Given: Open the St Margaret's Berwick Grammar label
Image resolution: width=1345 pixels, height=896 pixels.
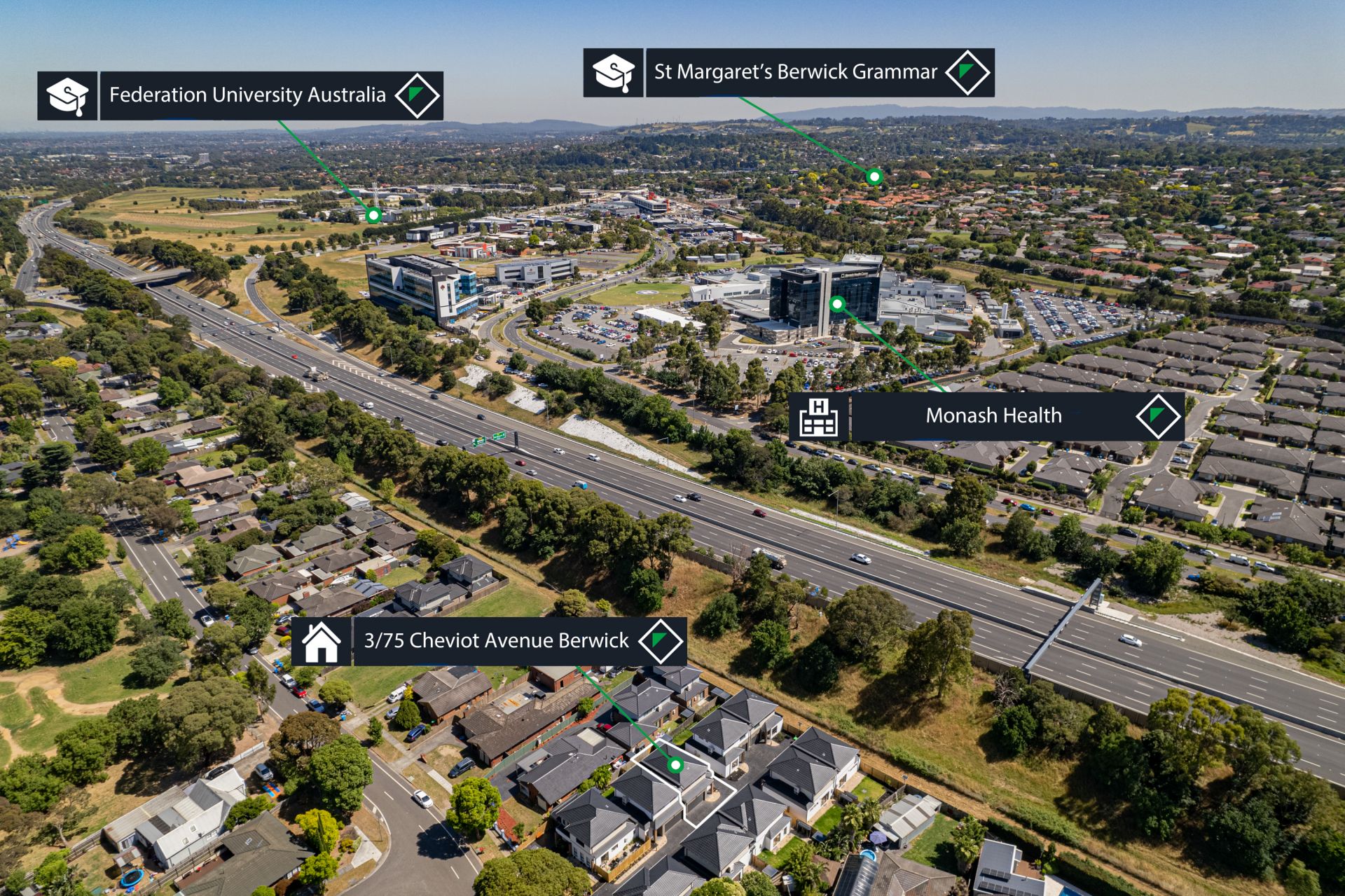Looking at the screenshot, I should (795, 72).
